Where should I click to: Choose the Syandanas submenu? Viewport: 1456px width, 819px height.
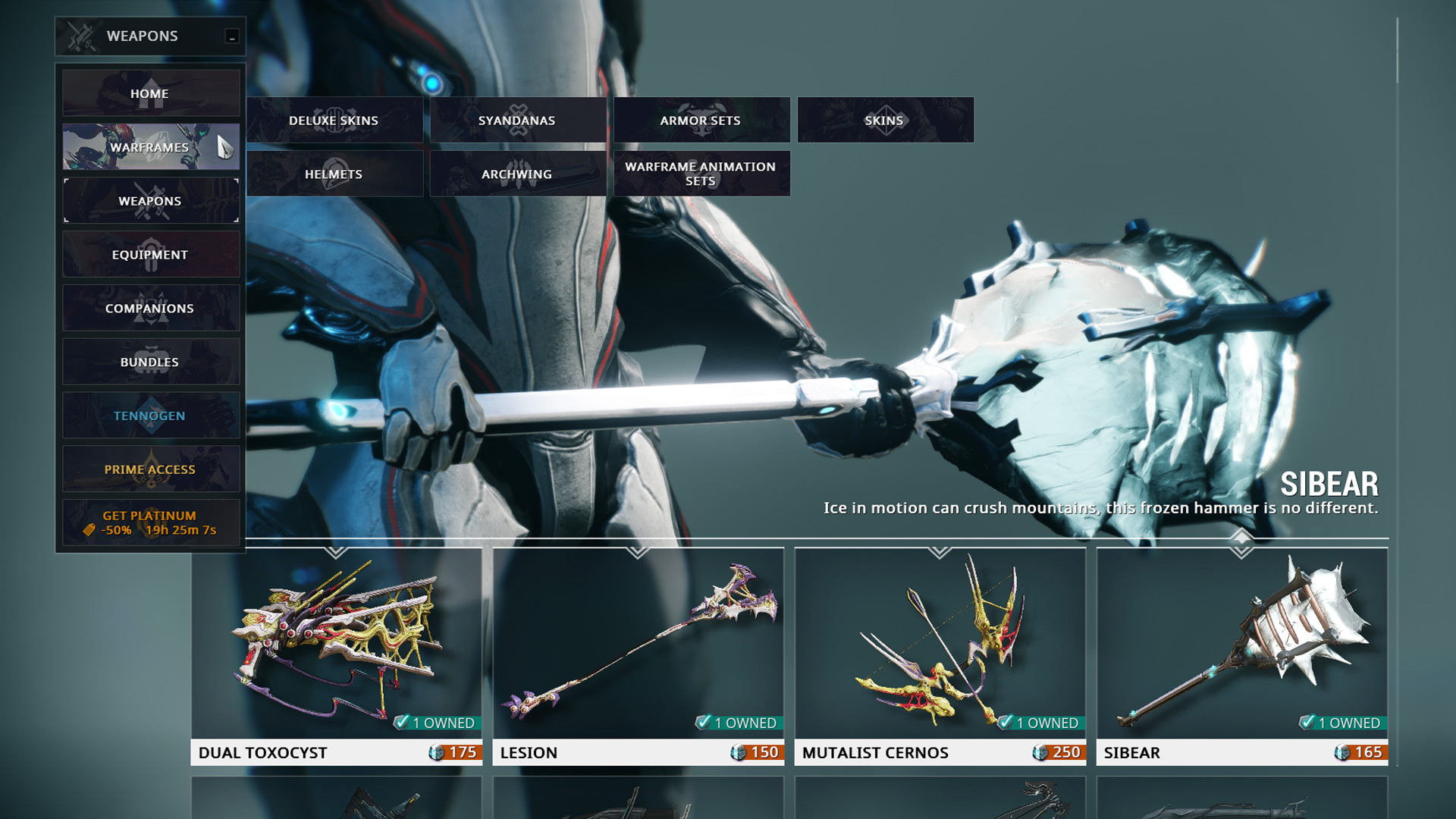517,120
